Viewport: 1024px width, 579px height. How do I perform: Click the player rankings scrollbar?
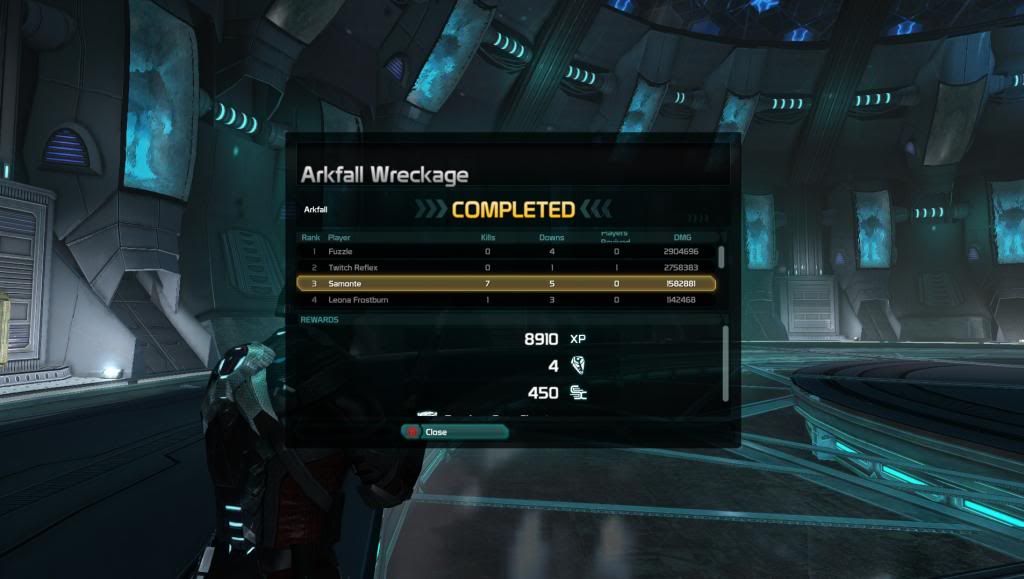coord(721,256)
